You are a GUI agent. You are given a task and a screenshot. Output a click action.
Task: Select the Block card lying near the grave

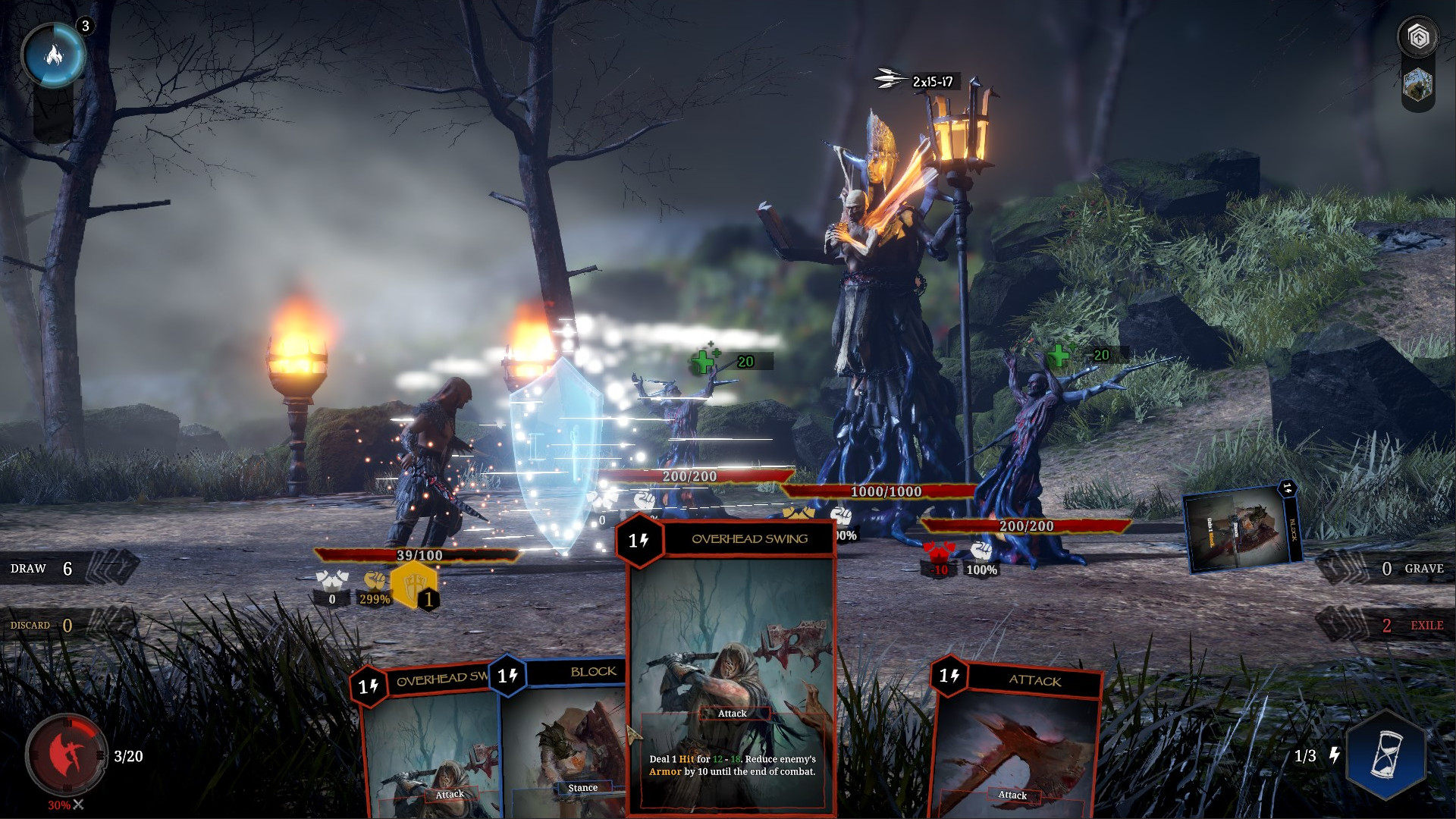[1242, 529]
